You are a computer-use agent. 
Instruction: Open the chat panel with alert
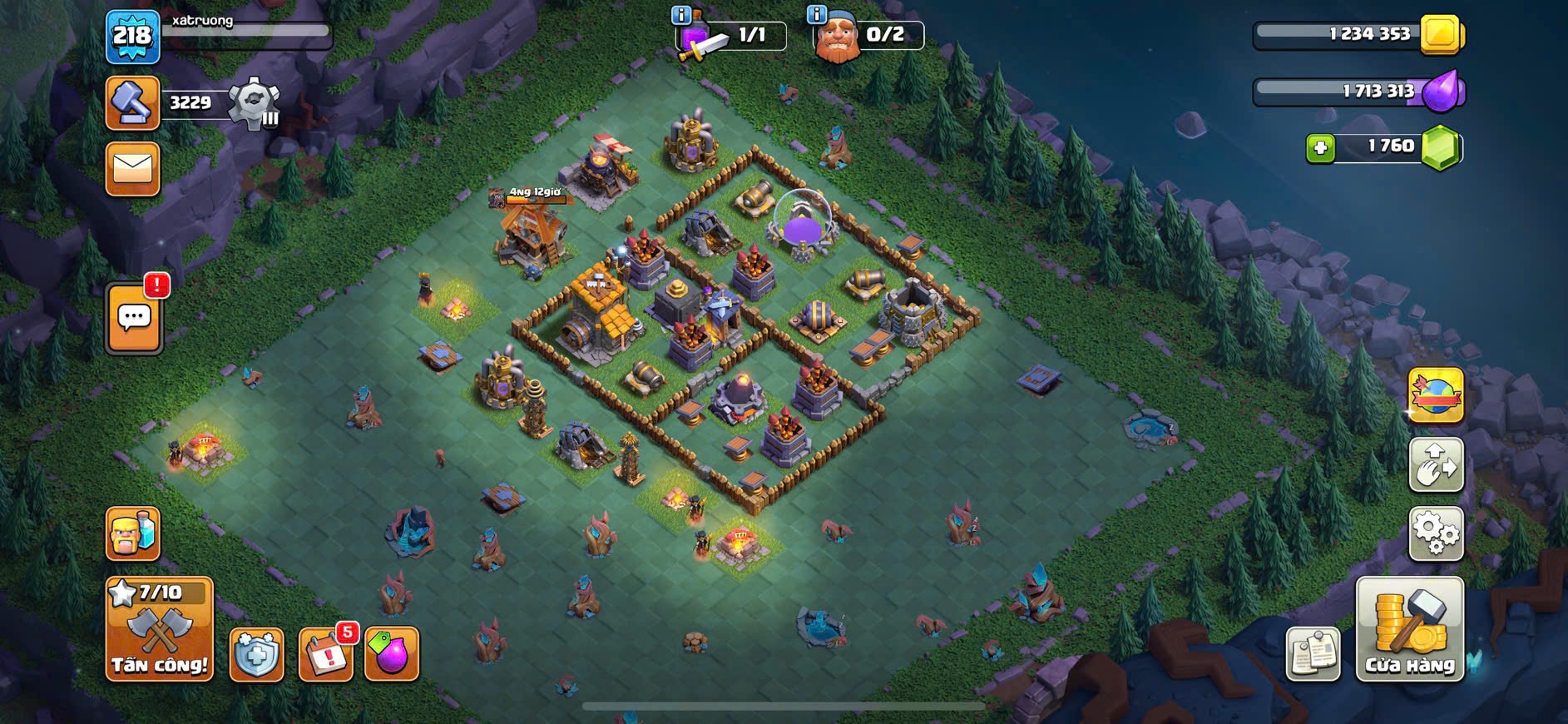point(134,318)
